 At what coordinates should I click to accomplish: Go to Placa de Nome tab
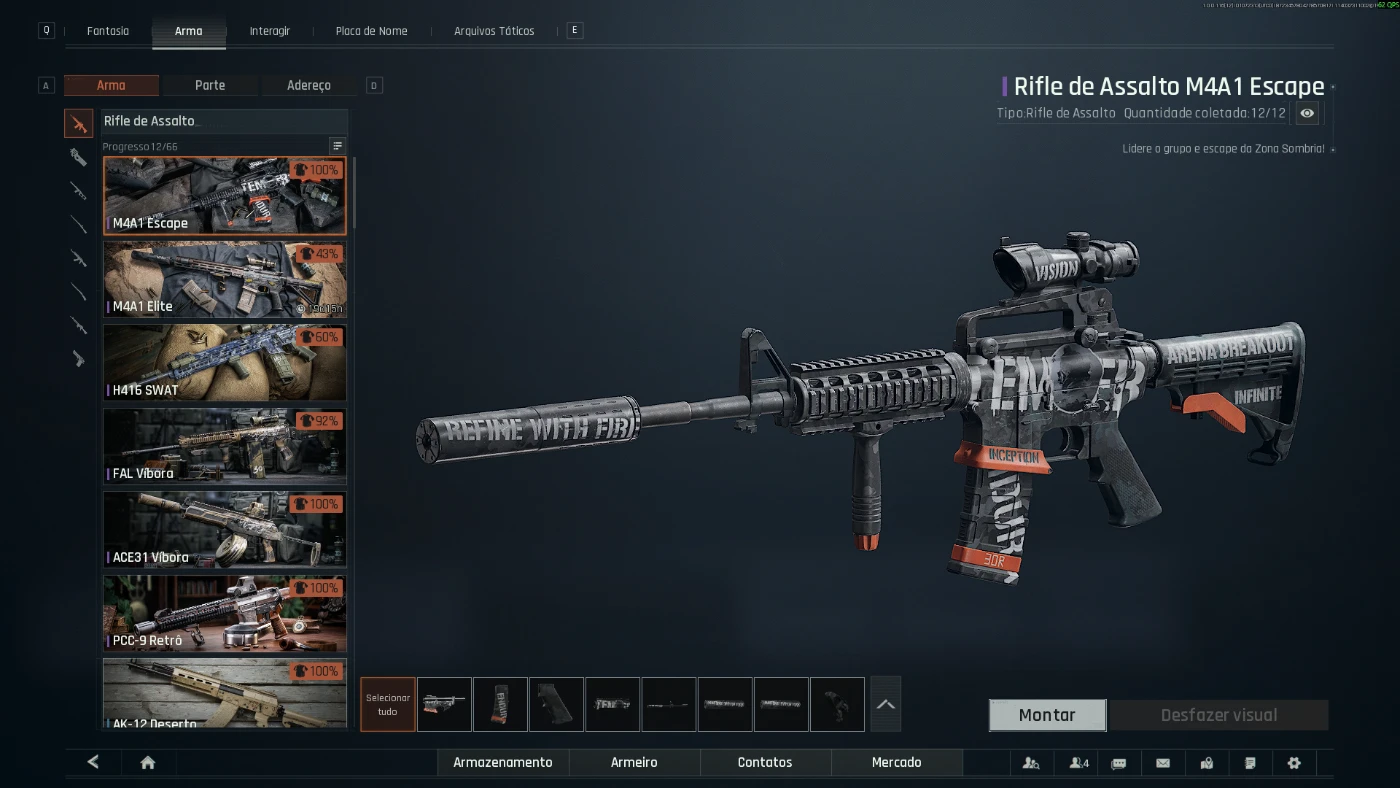coord(371,31)
